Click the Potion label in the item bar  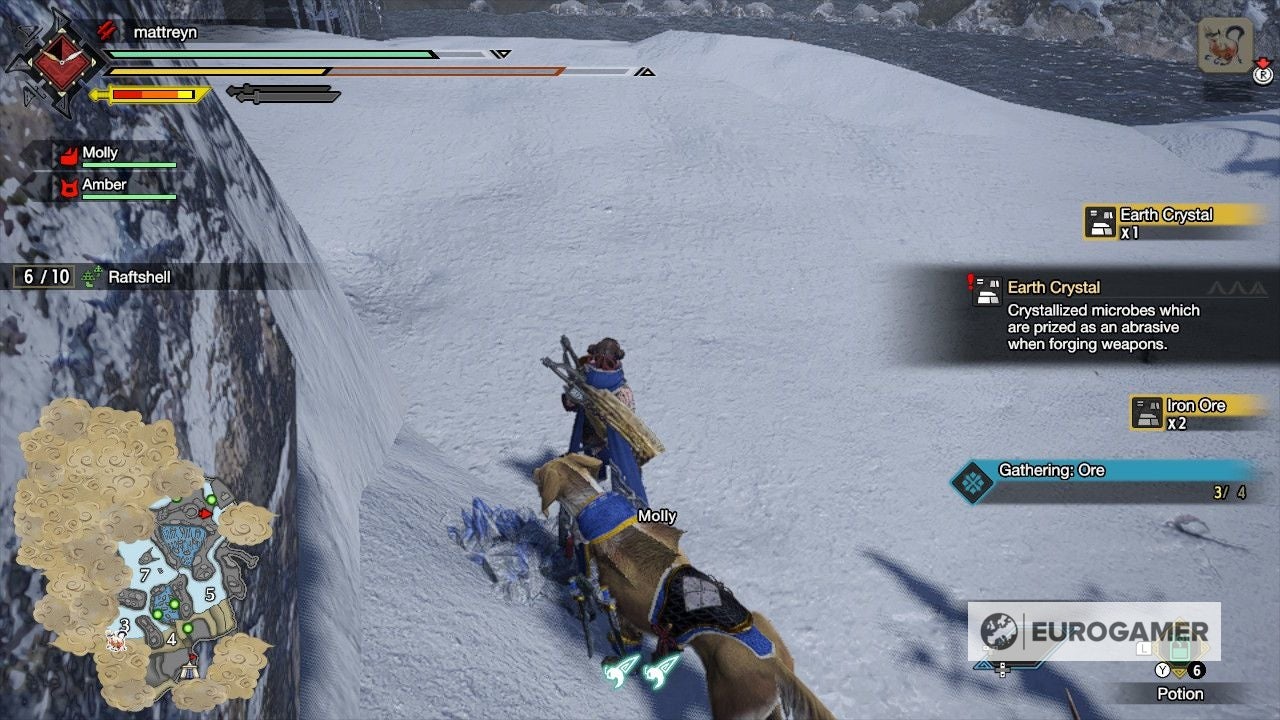point(1180,694)
